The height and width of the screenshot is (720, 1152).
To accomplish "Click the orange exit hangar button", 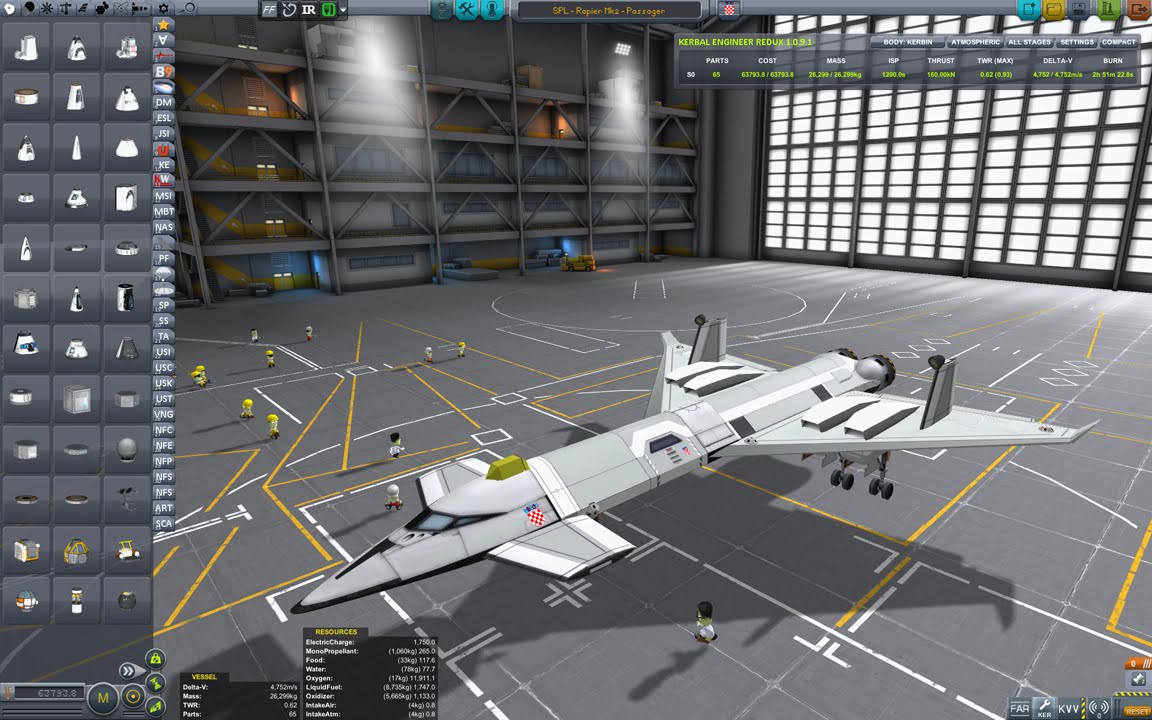I will click(x=1138, y=9).
